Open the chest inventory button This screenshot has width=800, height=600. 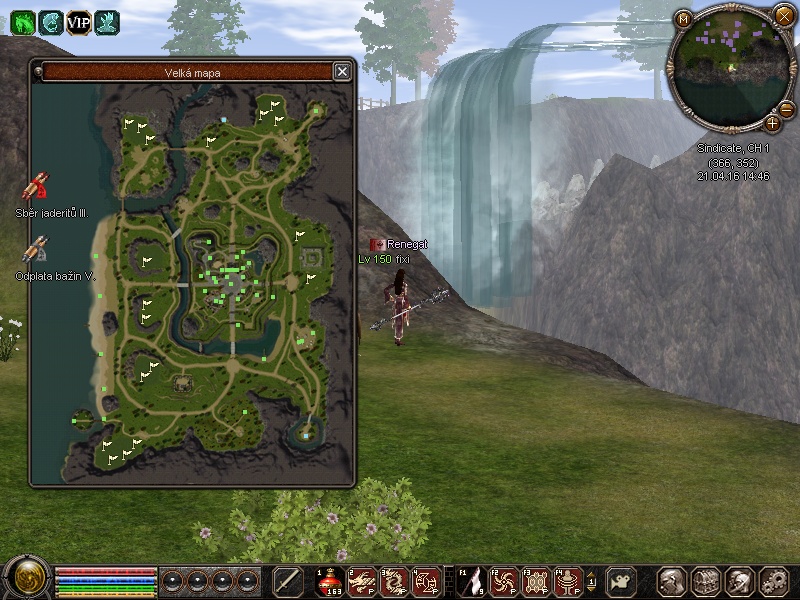705,581
